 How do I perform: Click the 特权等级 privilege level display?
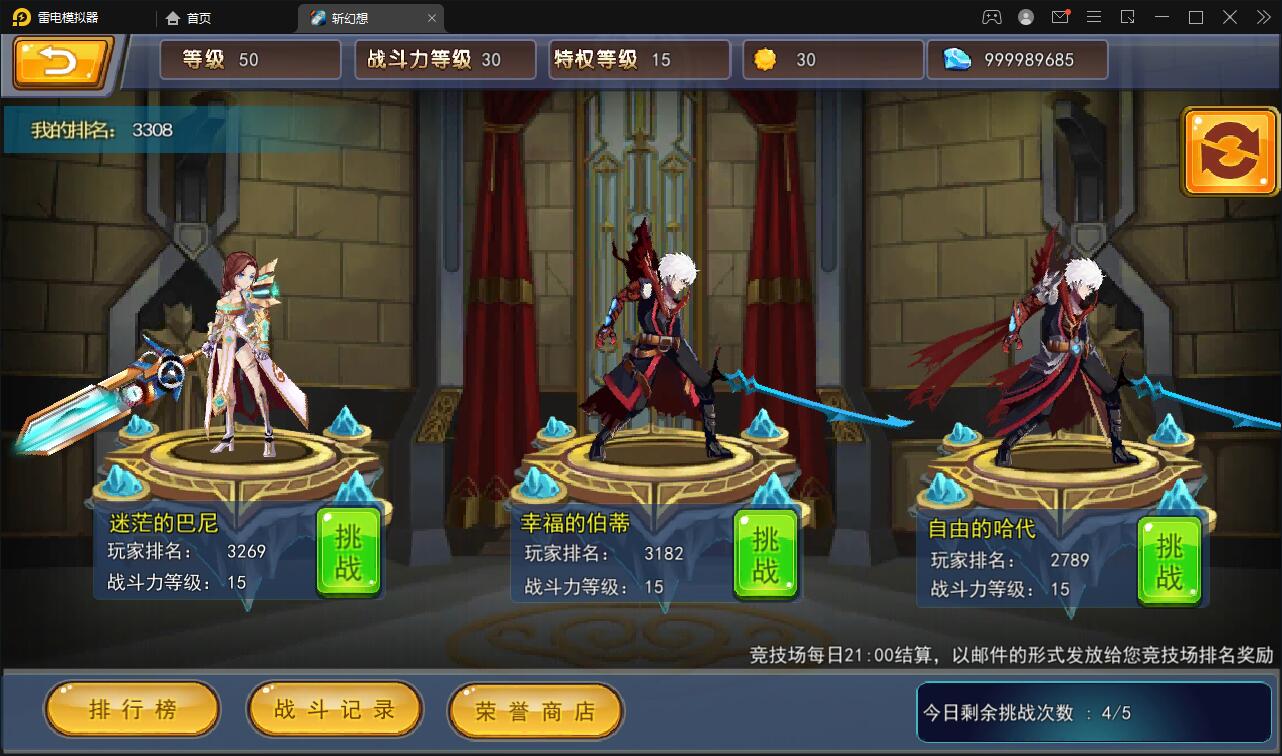tap(638, 59)
